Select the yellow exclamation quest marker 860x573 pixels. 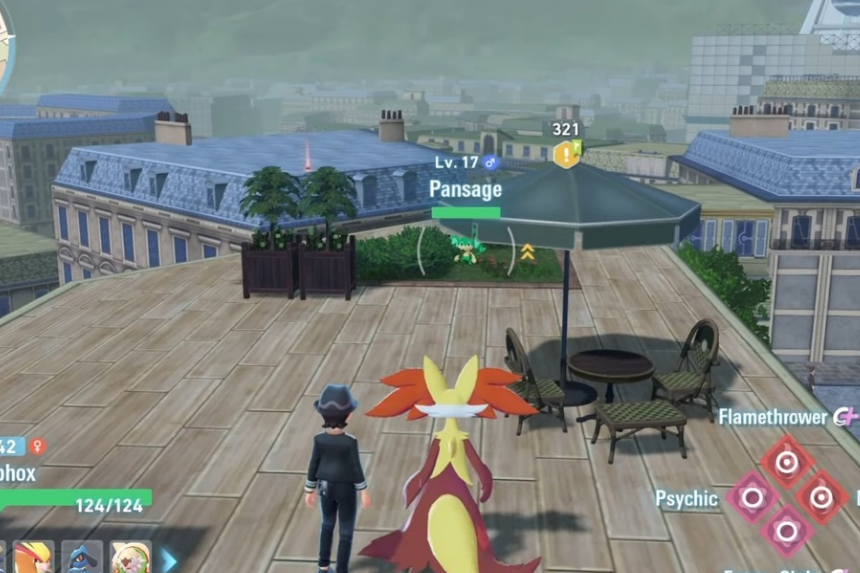566,154
